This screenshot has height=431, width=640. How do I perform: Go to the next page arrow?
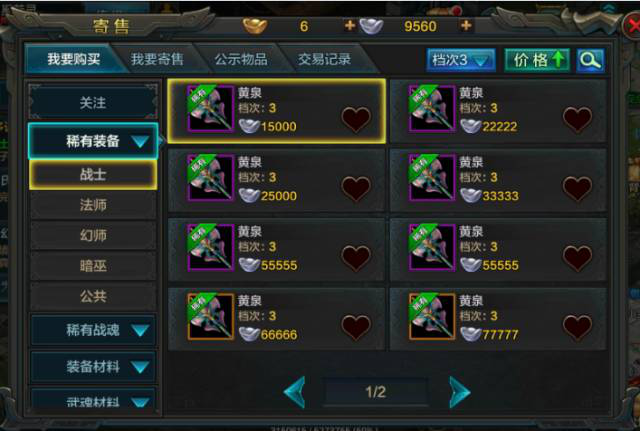pyautogui.click(x=459, y=391)
